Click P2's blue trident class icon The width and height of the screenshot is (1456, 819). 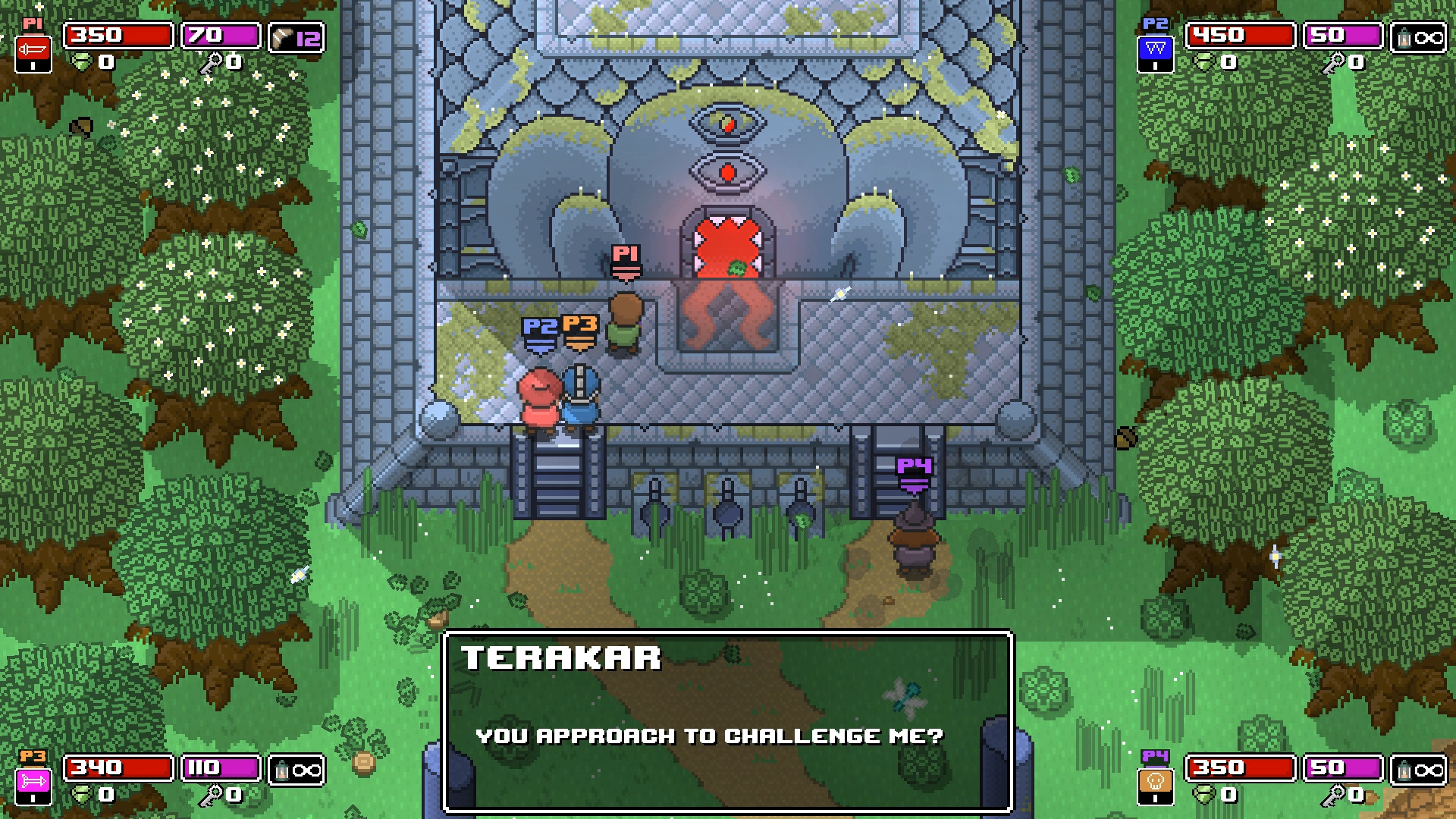[x=1155, y=49]
